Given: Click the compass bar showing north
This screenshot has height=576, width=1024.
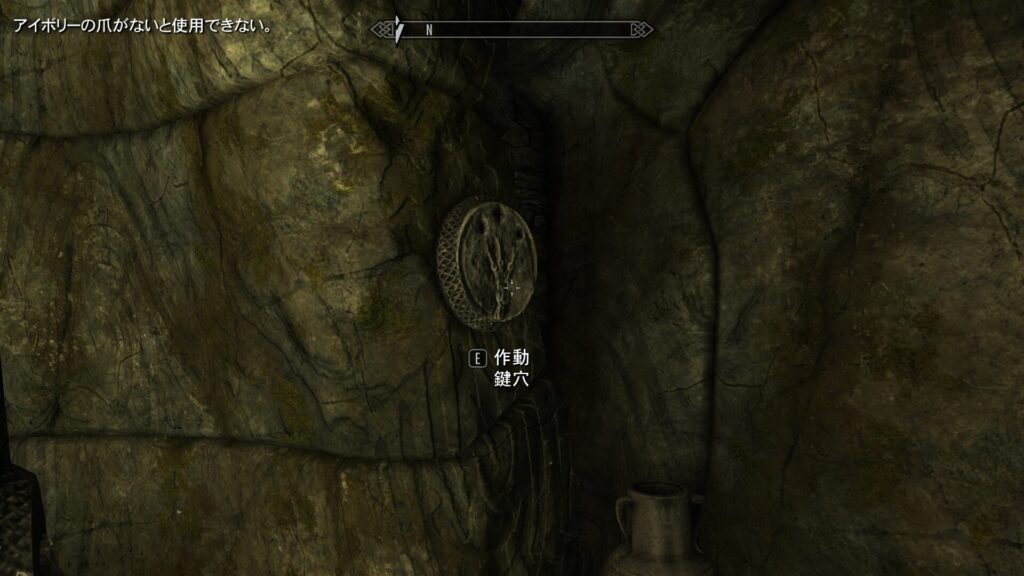Looking at the screenshot, I should 512,29.
